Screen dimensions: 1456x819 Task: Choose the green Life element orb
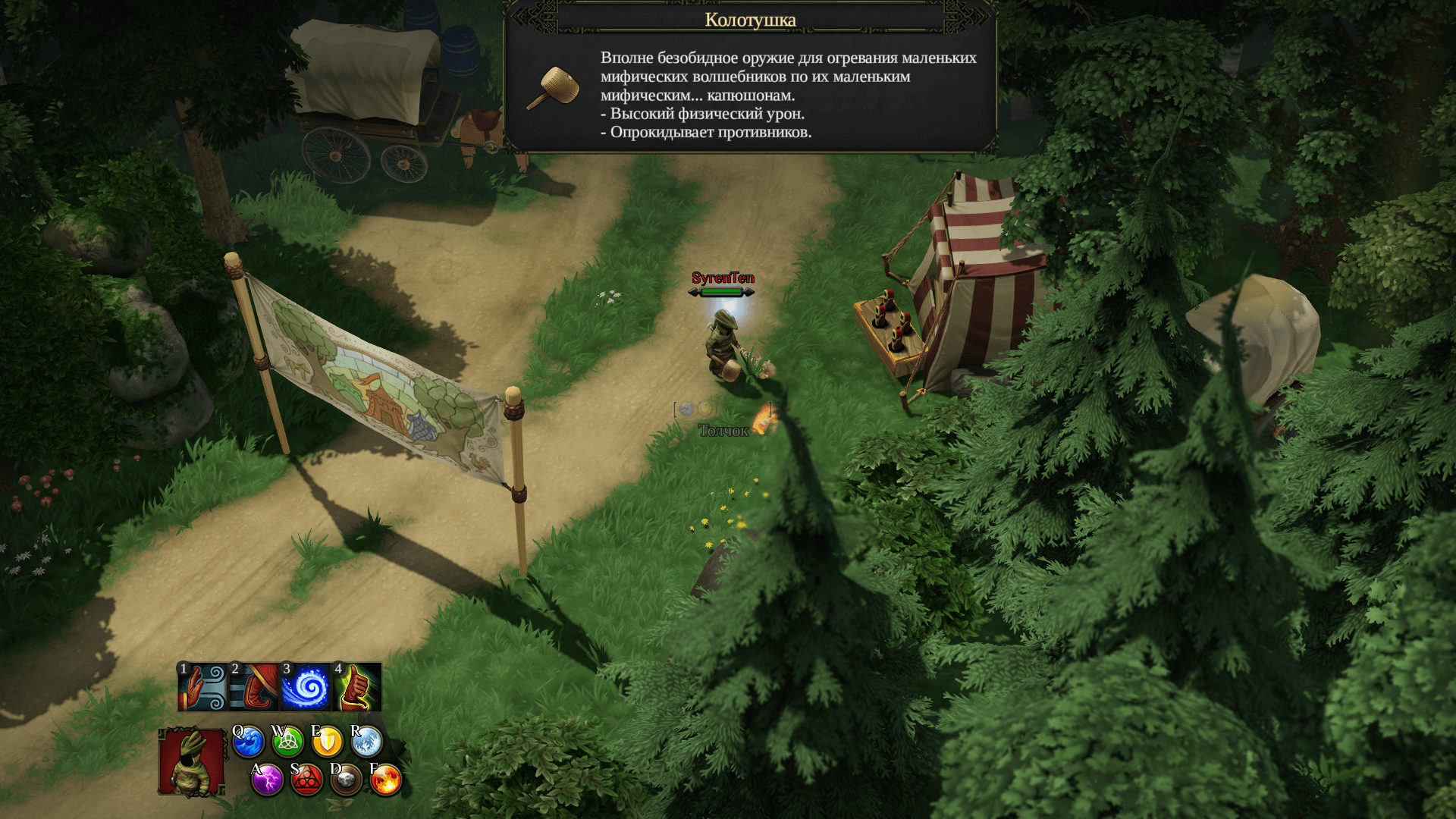click(287, 742)
